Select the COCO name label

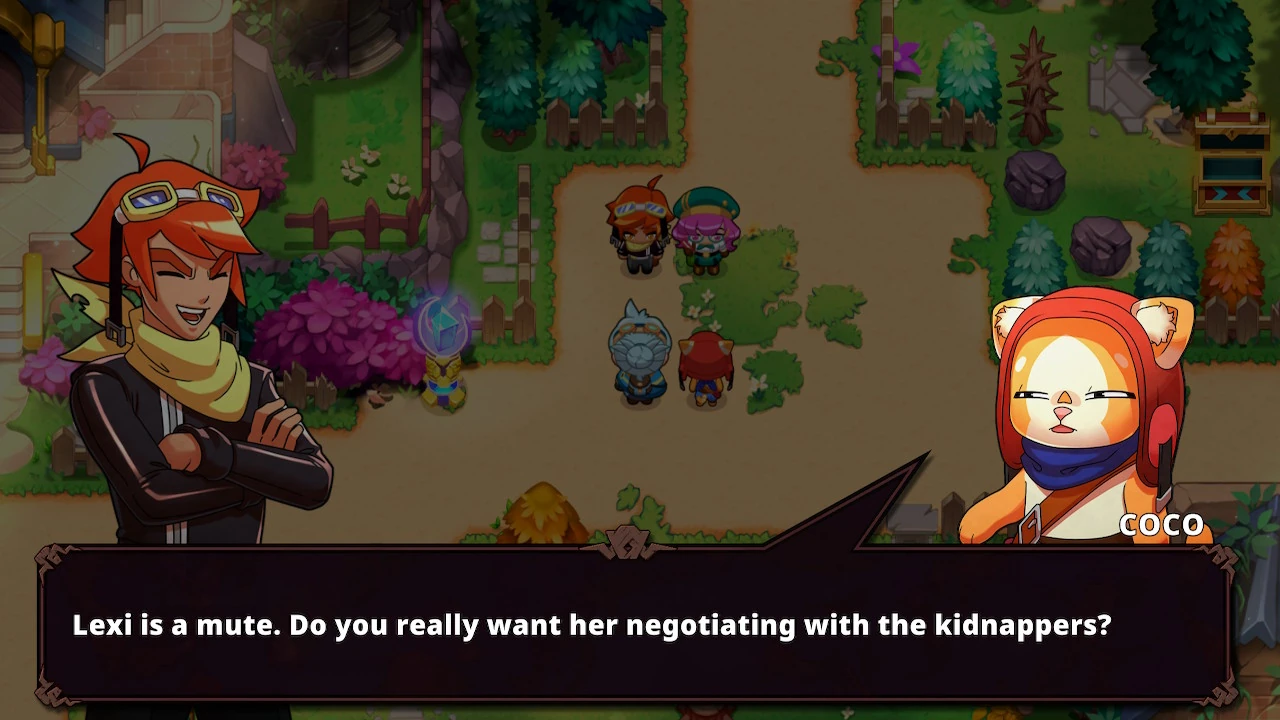point(1163,524)
